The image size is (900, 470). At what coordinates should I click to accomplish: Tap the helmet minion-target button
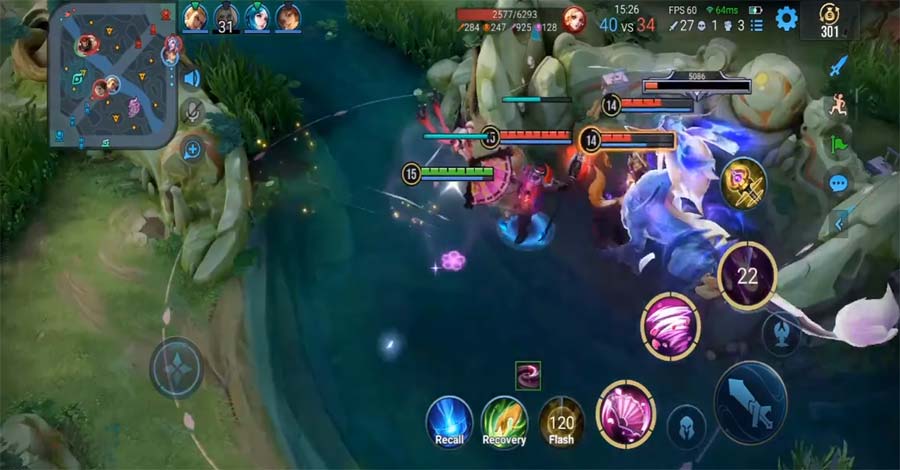point(686,424)
